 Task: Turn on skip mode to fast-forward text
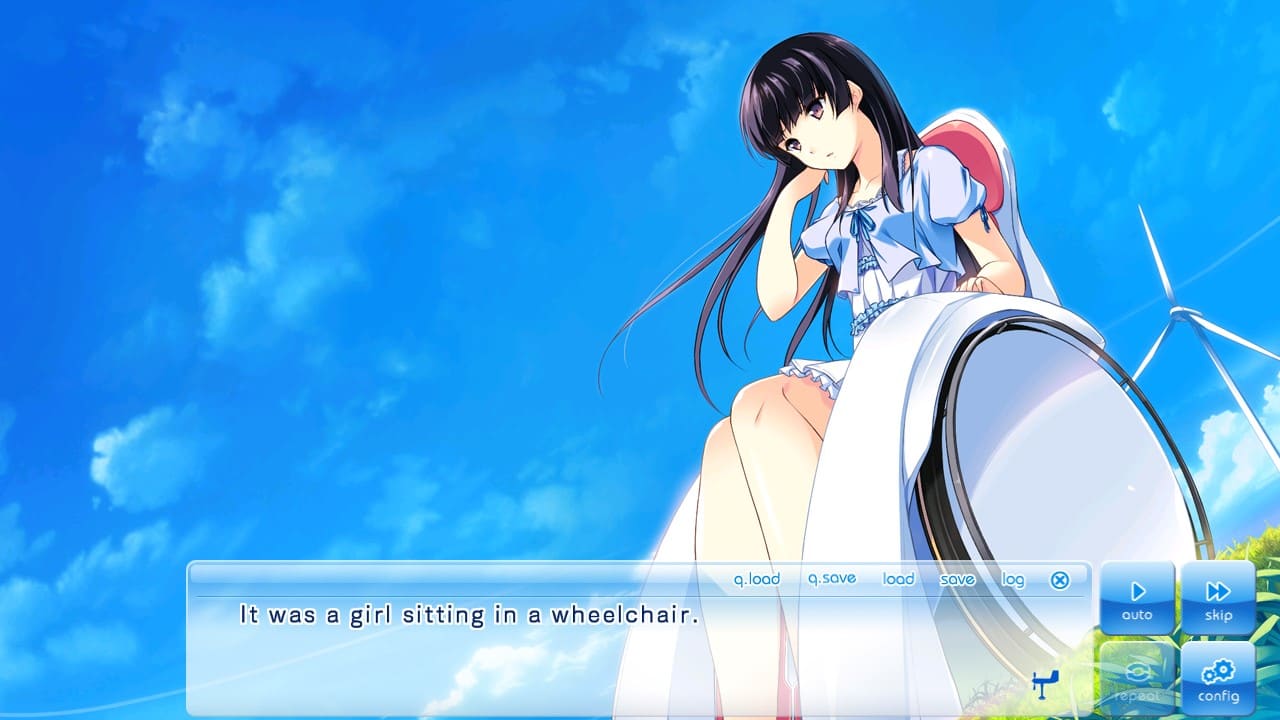point(1218,597)
